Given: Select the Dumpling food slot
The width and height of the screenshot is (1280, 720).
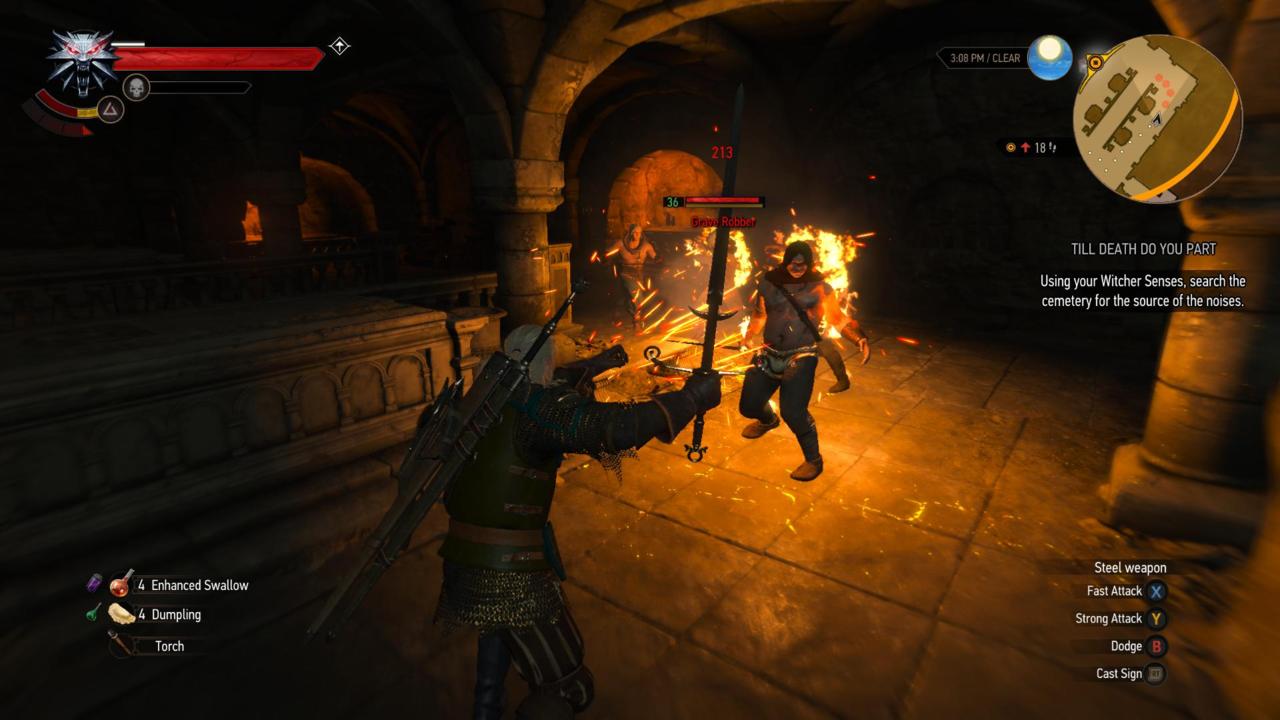Looking at the screenshot, I should [x=123, y=614].
